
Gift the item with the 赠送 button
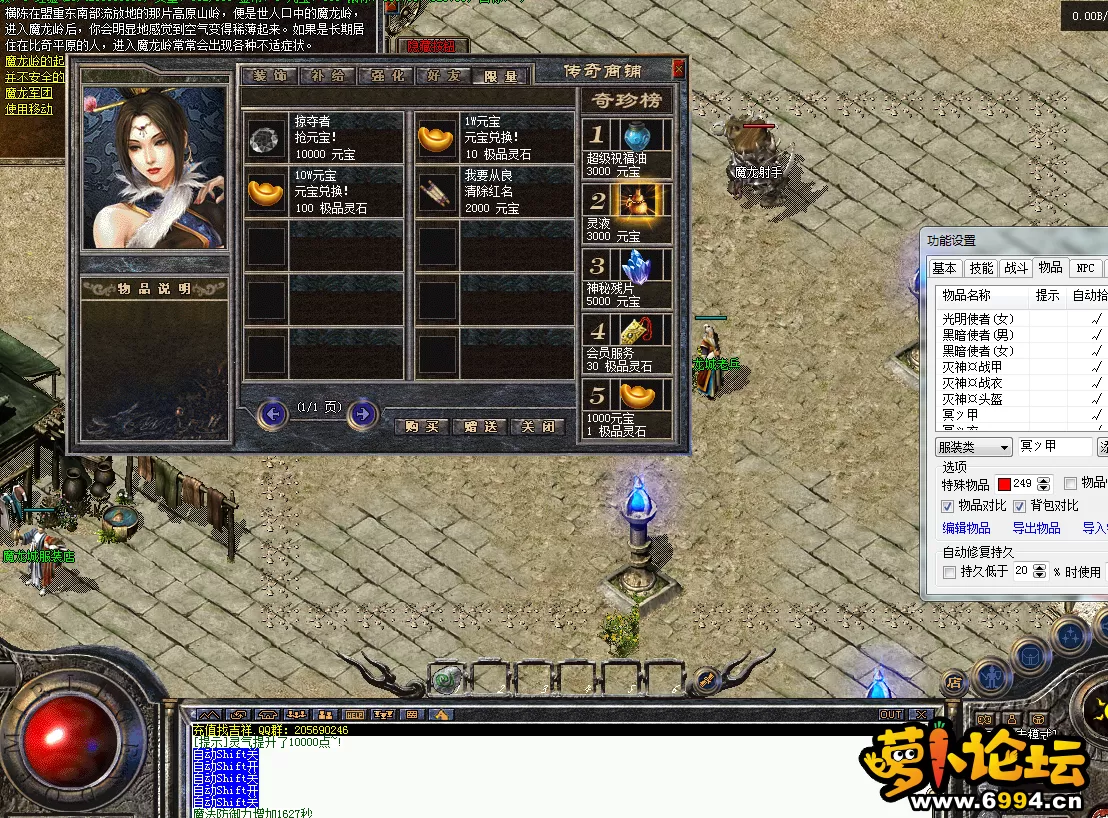click(480, 426)
